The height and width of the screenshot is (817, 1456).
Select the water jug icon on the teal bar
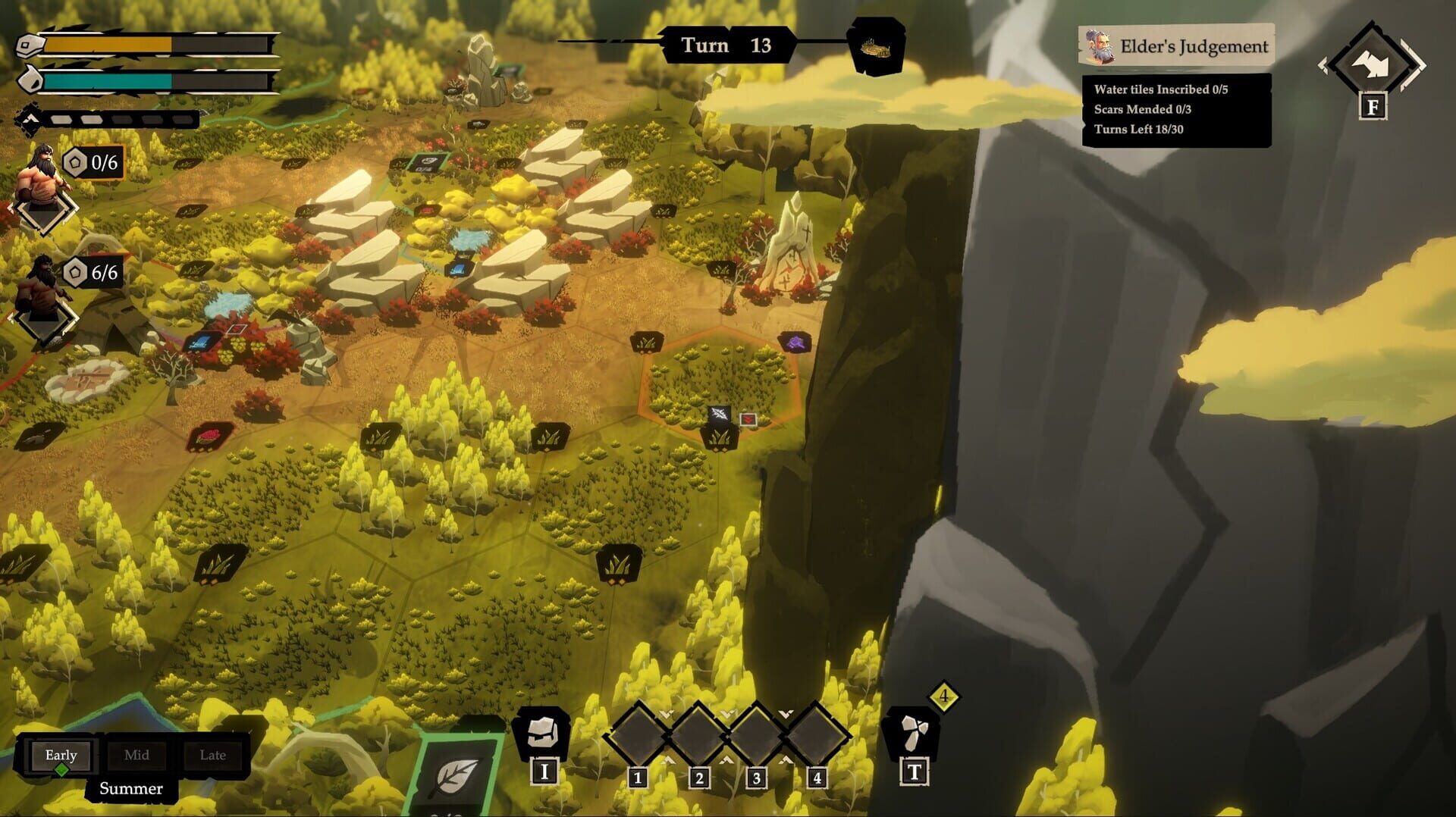(x=29, y=79)
